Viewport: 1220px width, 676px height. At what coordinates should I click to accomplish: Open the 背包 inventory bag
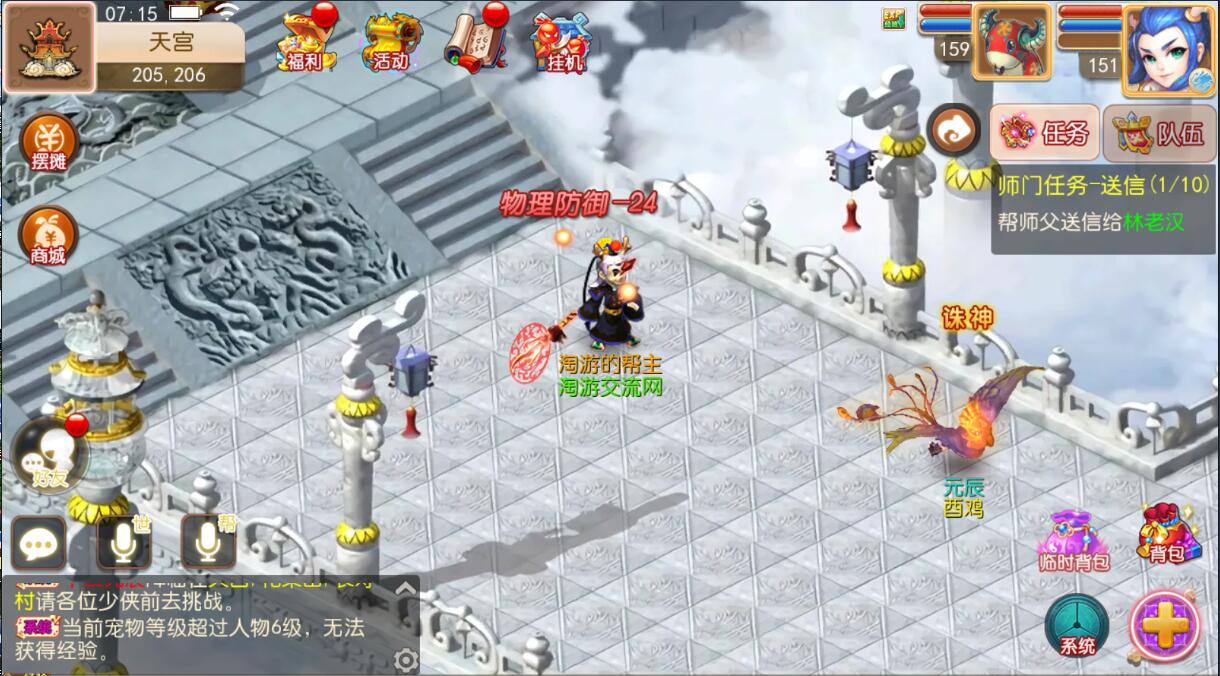(1166, 534)
